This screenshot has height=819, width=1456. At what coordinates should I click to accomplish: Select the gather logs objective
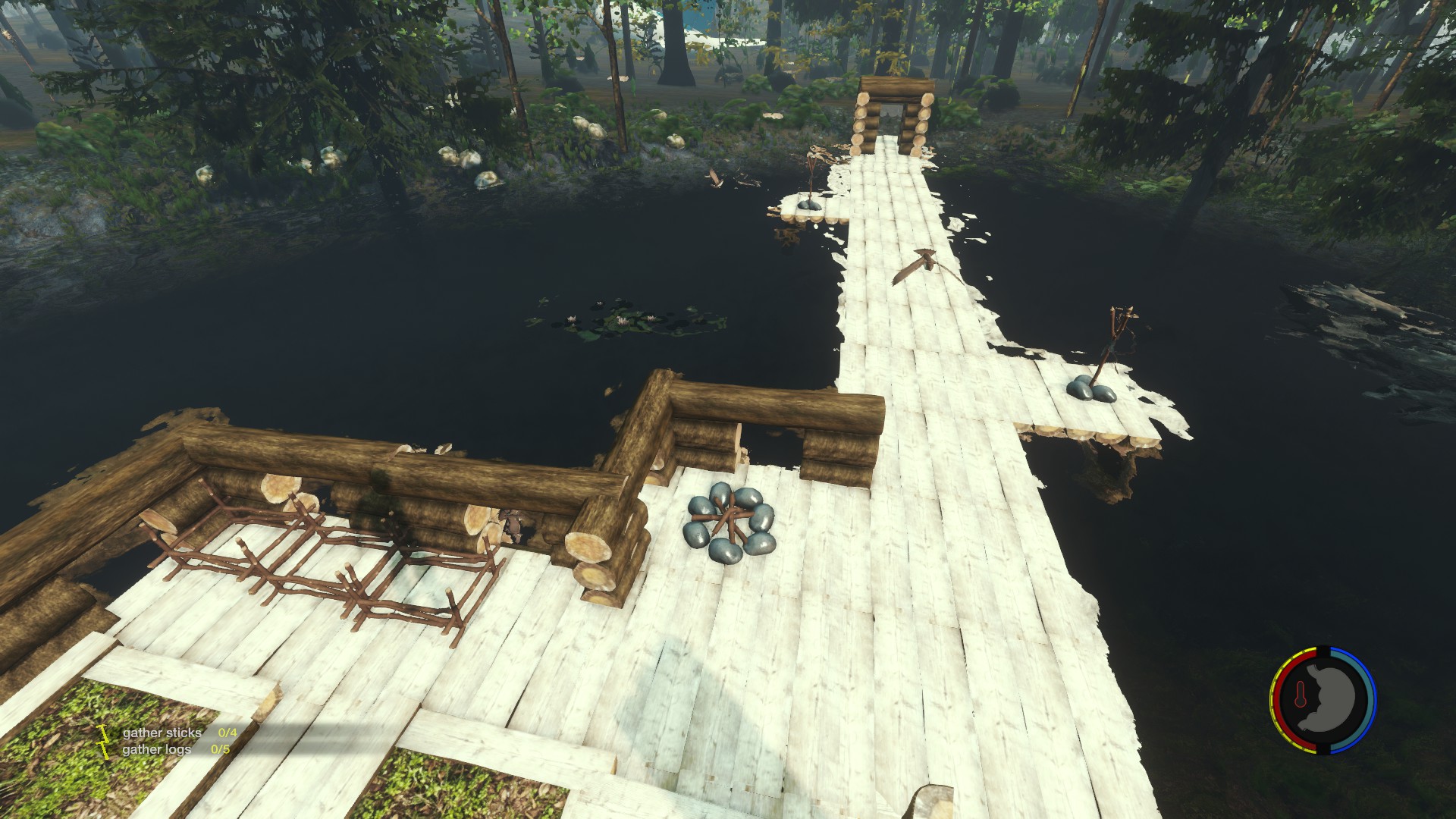point(157,749)
